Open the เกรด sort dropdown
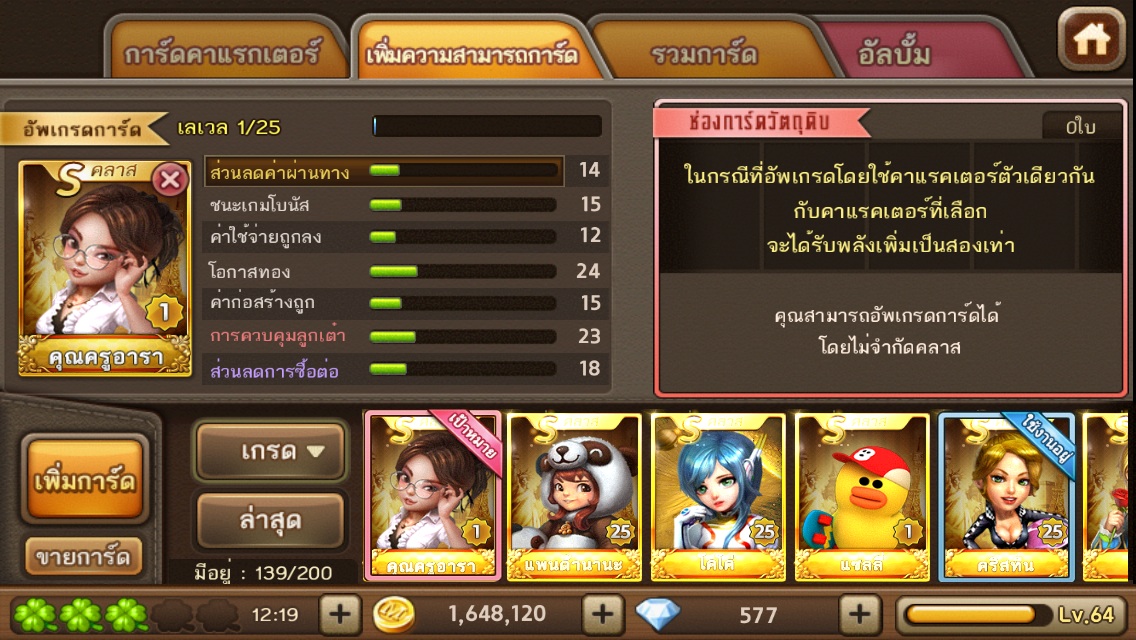The height and width of the screenshot is (640, 1136). point(270,452)
